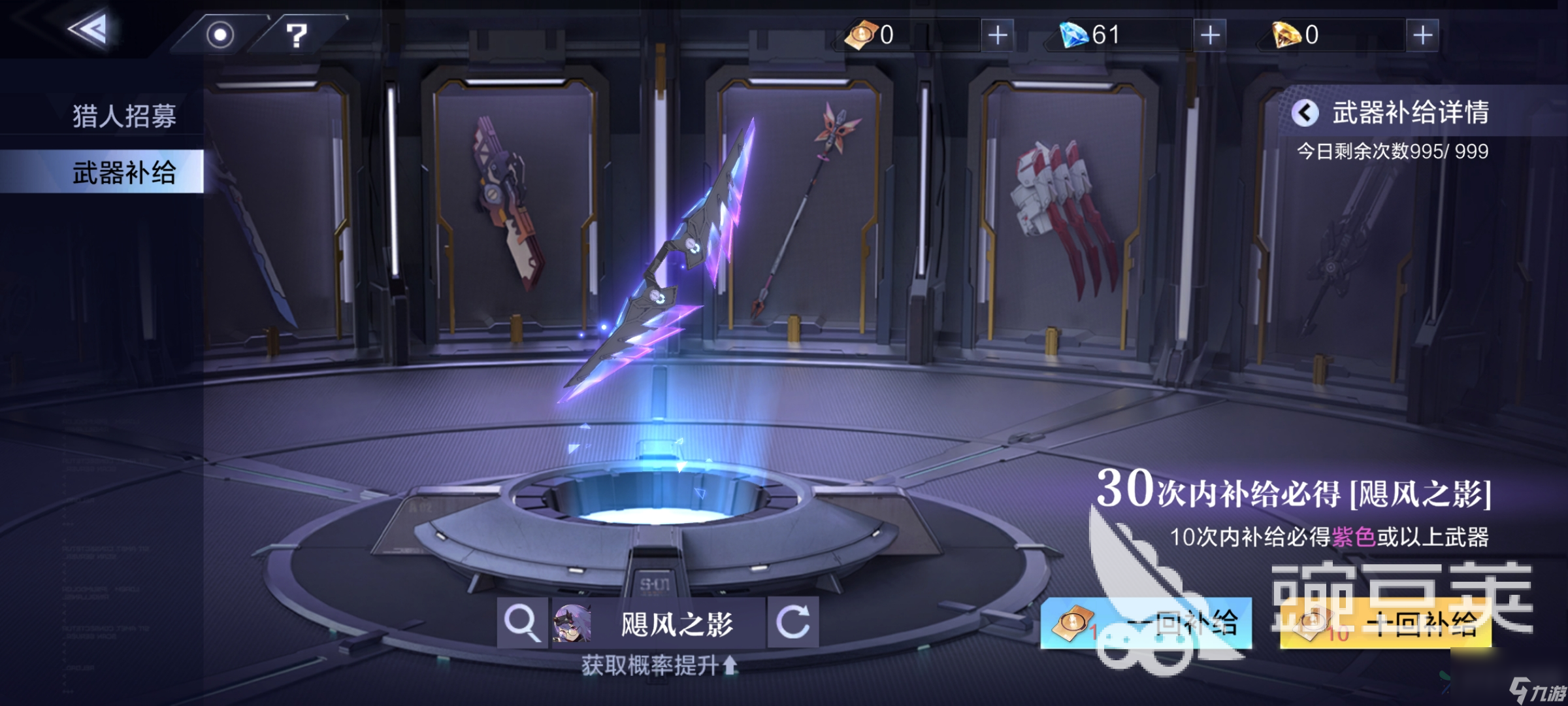This screenshot has width=1568, height=706.
Task: Click the circular record icon button
Action: pyautogui.click(x=220, y=35)
